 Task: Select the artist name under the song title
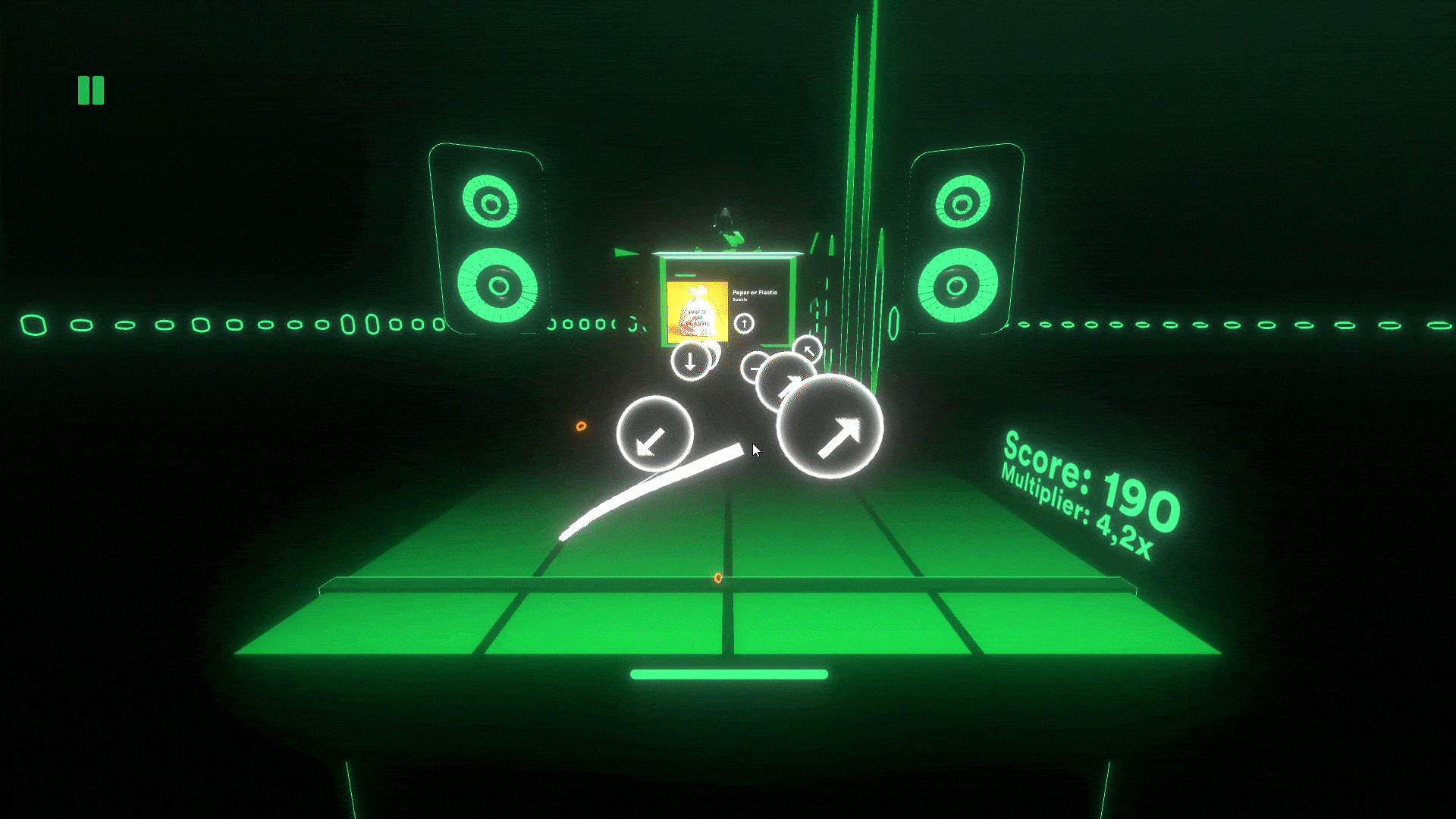(x=740, y=299)
